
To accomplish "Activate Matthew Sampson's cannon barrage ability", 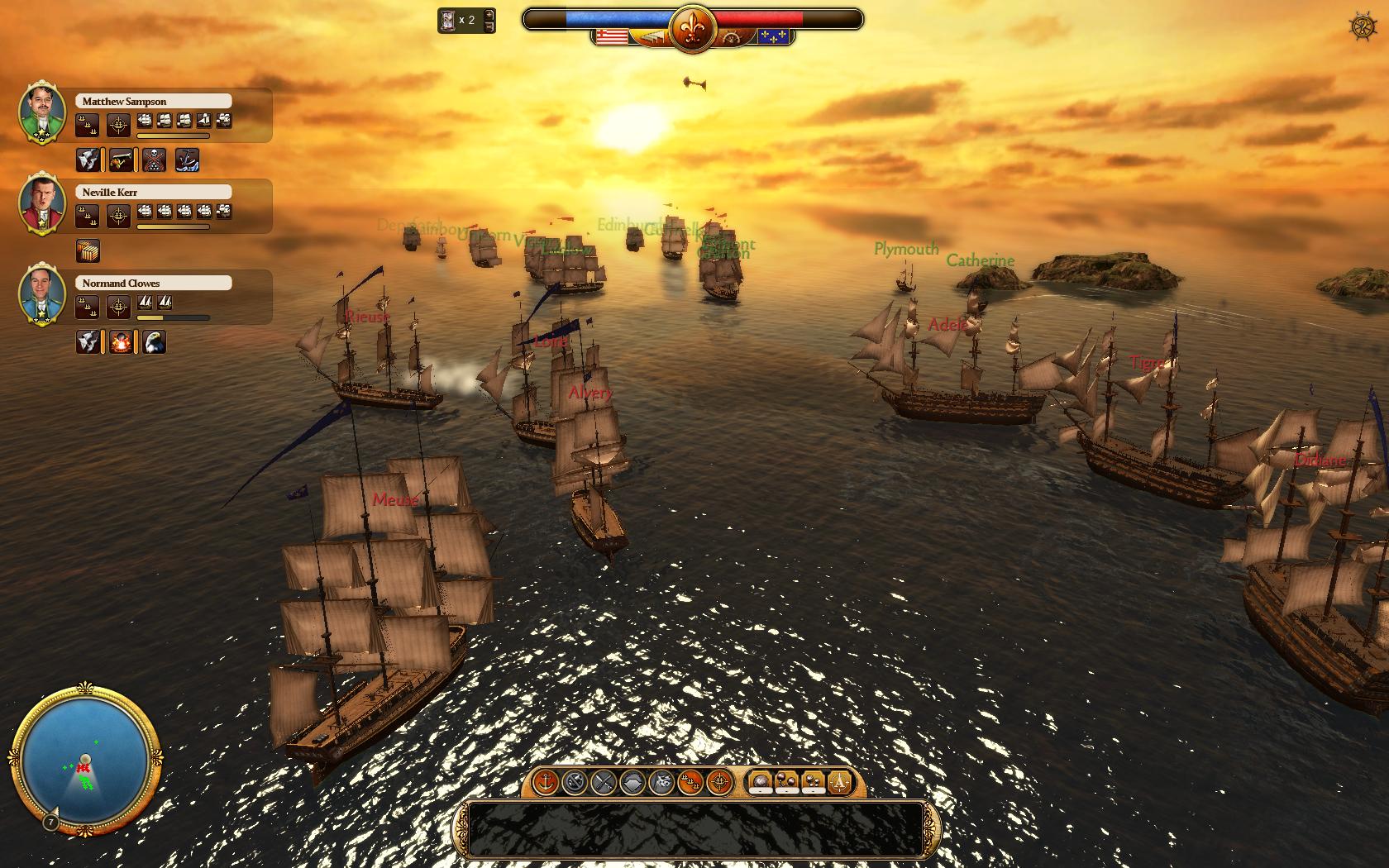I will click(x=121, y=160).
